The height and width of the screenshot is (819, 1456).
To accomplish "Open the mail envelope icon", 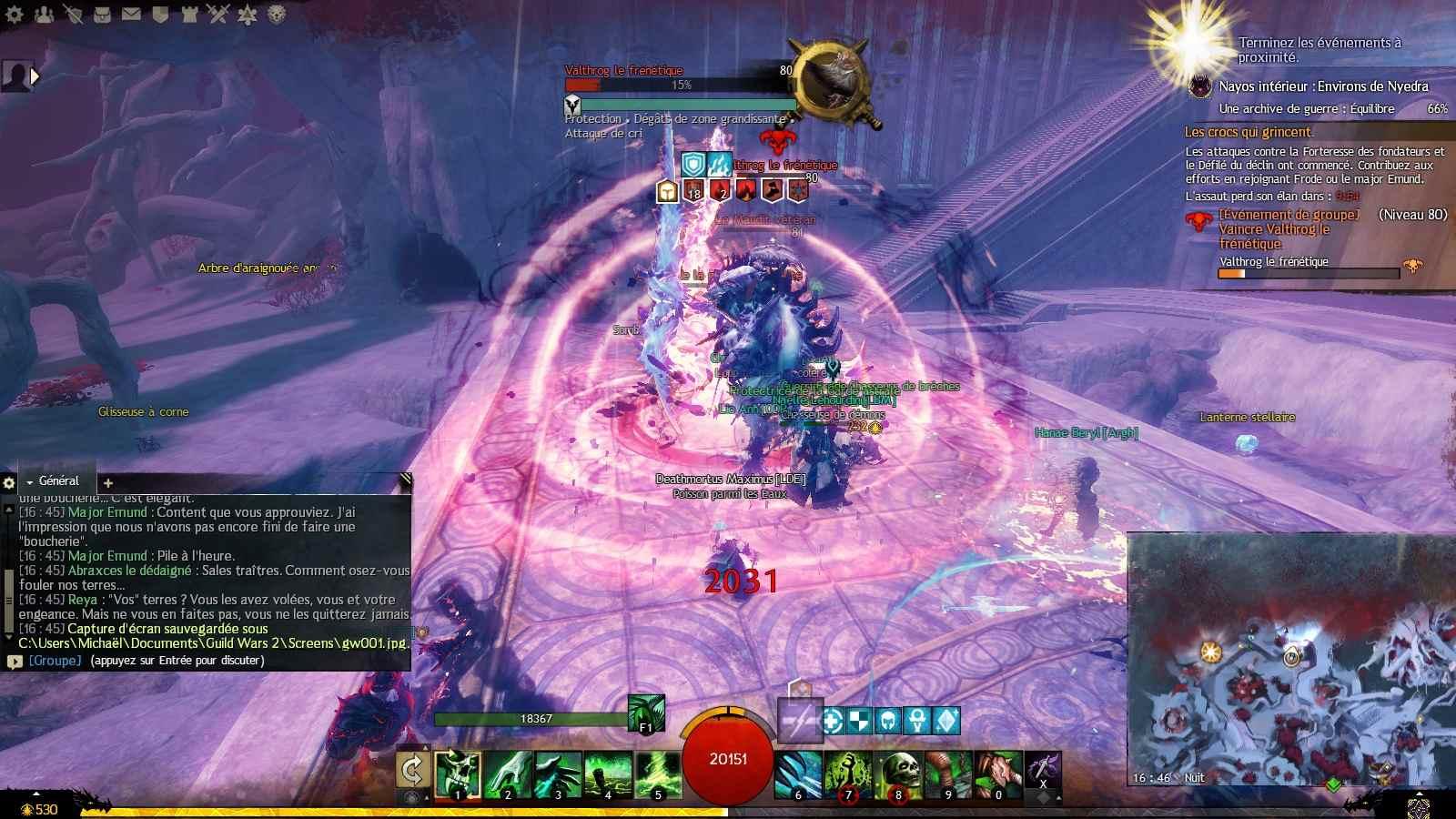I will pos(131,15).
